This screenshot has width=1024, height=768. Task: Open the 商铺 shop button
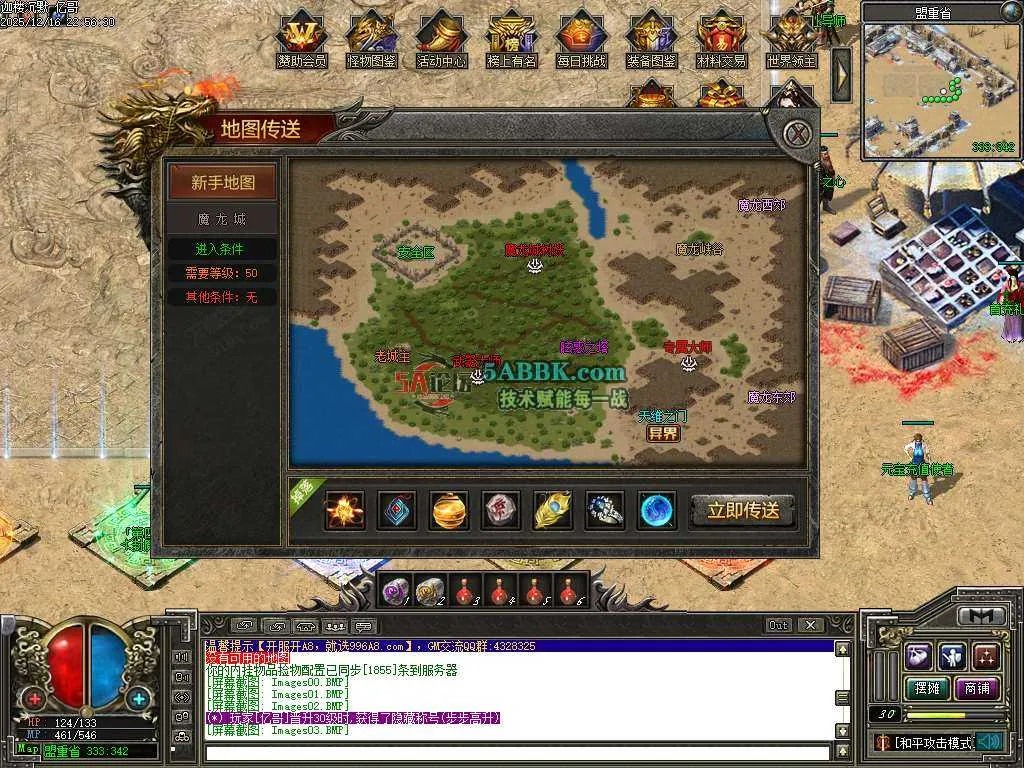[x=977, y=688]
